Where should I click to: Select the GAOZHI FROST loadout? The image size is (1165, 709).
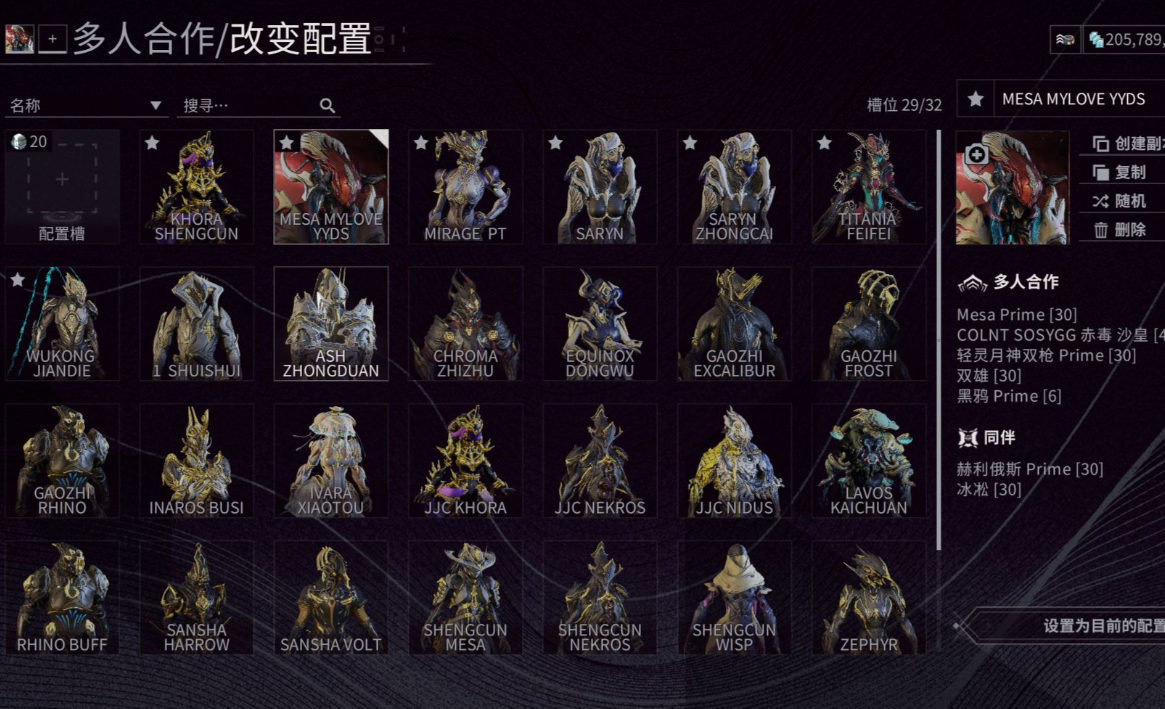tap(868, 324)
